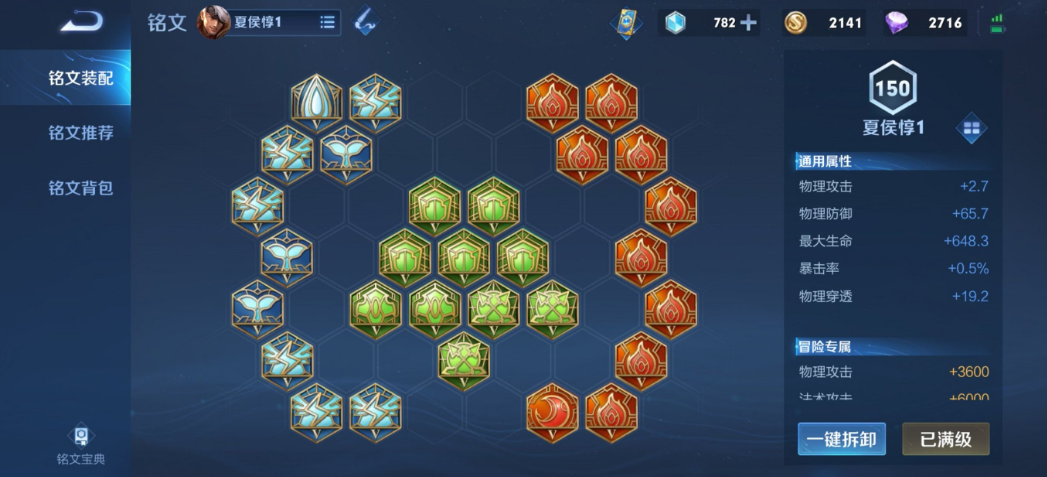Click the grid icon next to 夏侯惇1
This screenshot has height=477, width=1047.
point(971,128)
